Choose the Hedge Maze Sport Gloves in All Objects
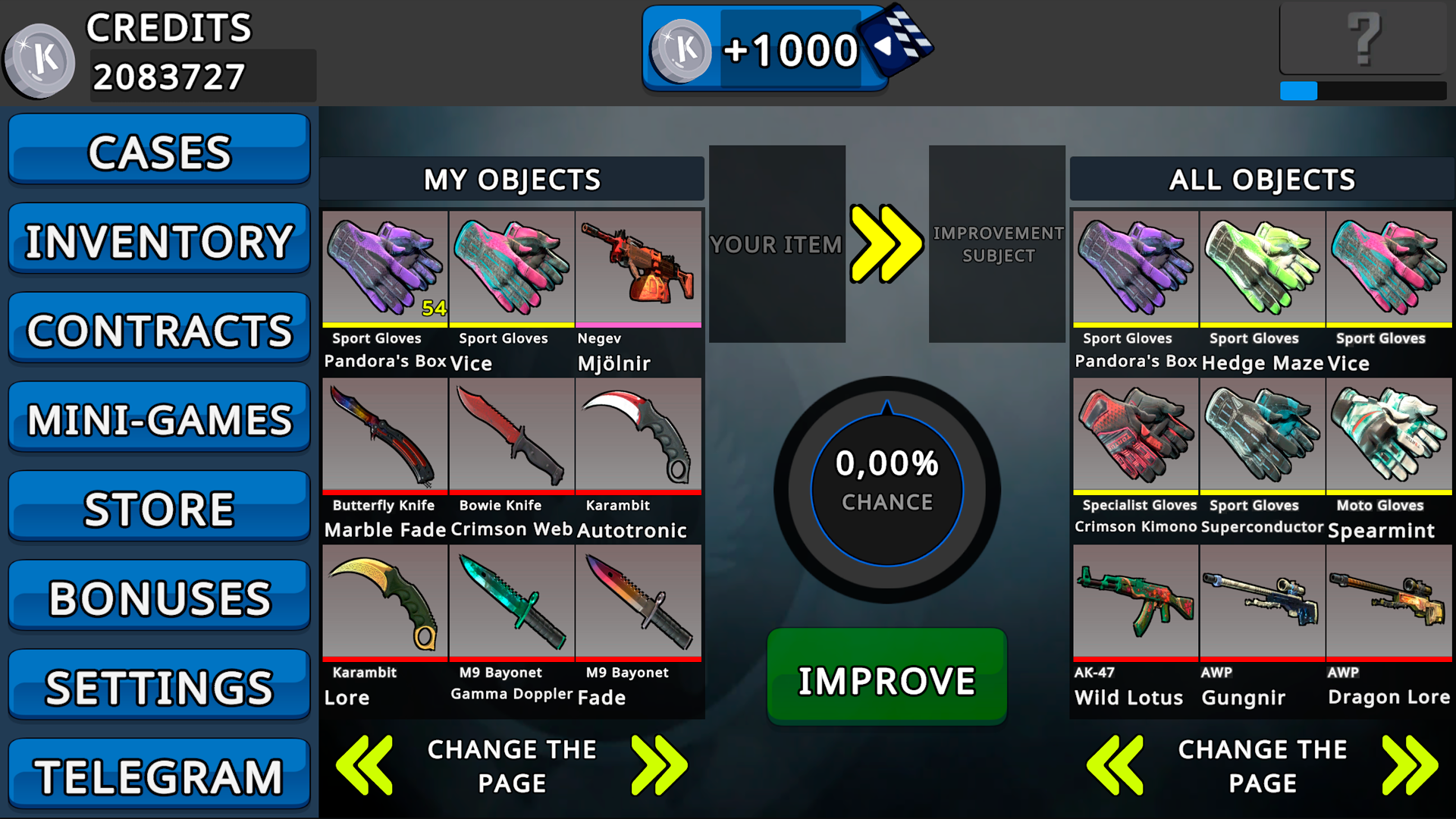 1261,269
